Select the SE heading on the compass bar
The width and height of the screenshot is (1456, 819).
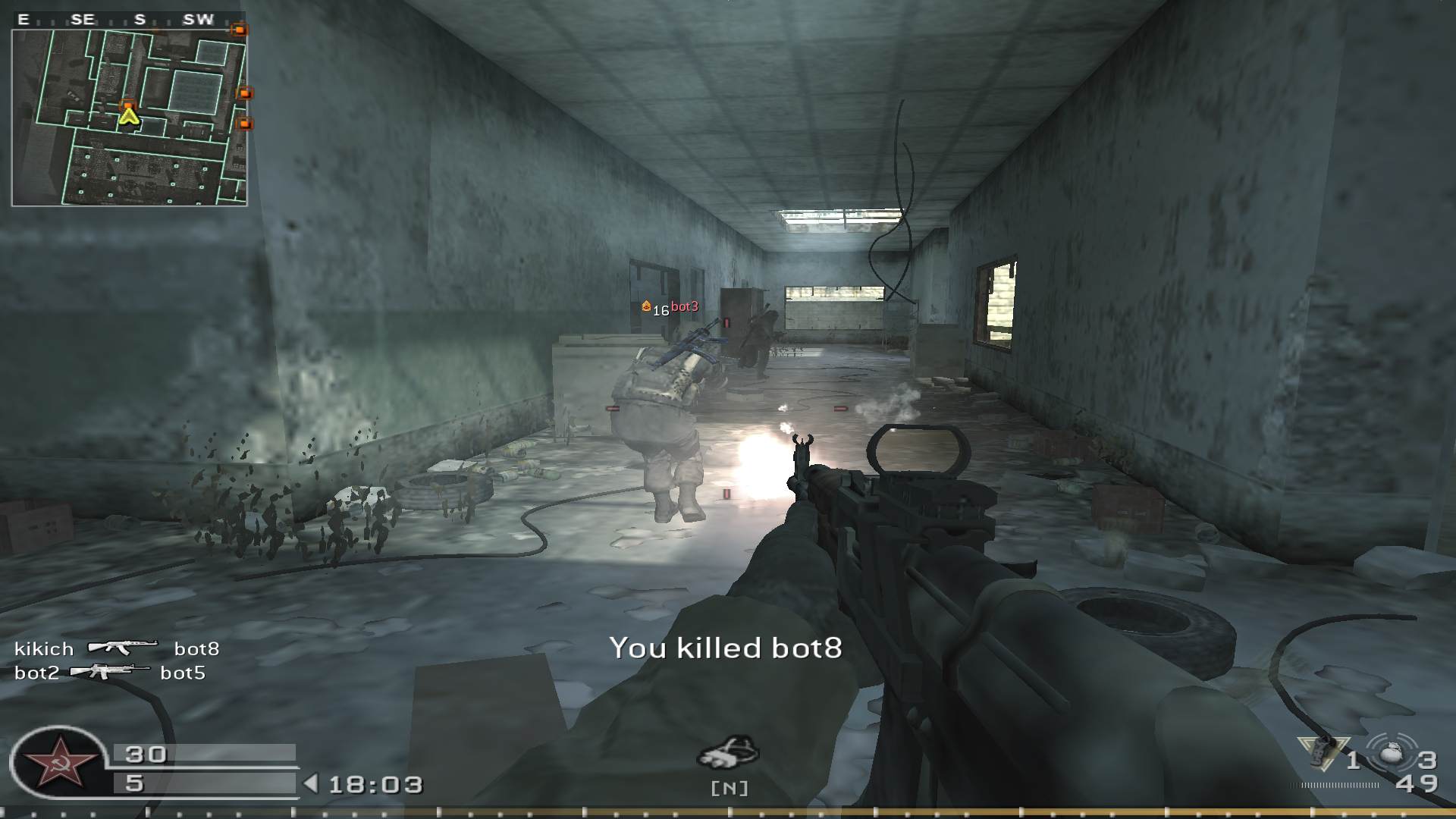84,20
